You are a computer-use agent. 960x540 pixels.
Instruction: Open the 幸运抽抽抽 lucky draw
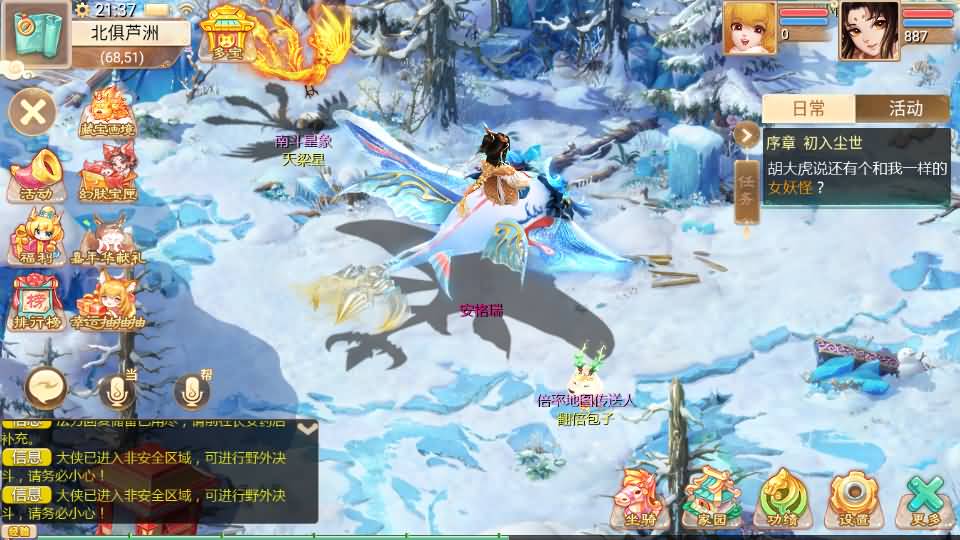tap(107, 303)
